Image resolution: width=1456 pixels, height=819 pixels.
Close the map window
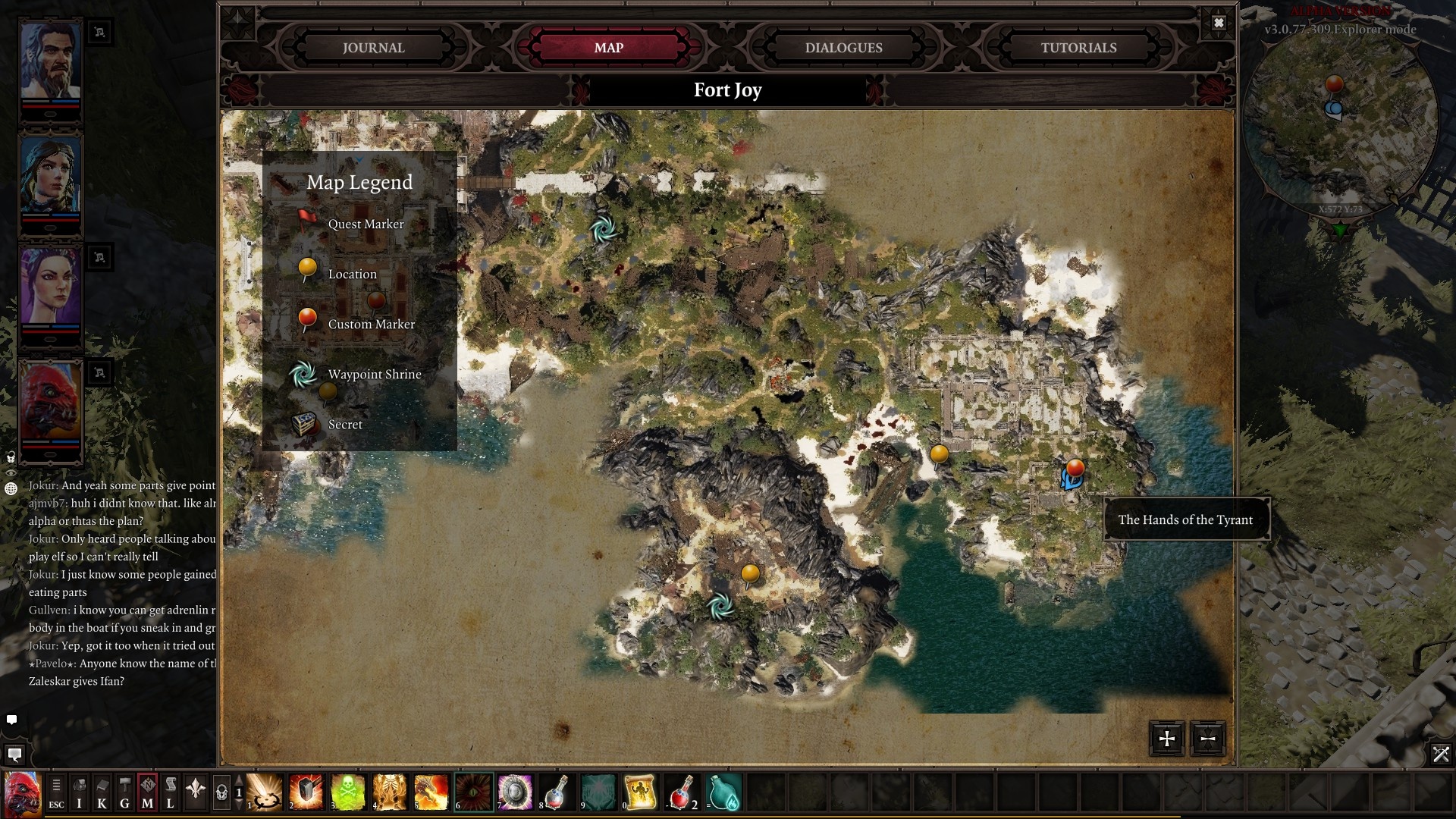pyautogui.click(x=1219, y=23)
